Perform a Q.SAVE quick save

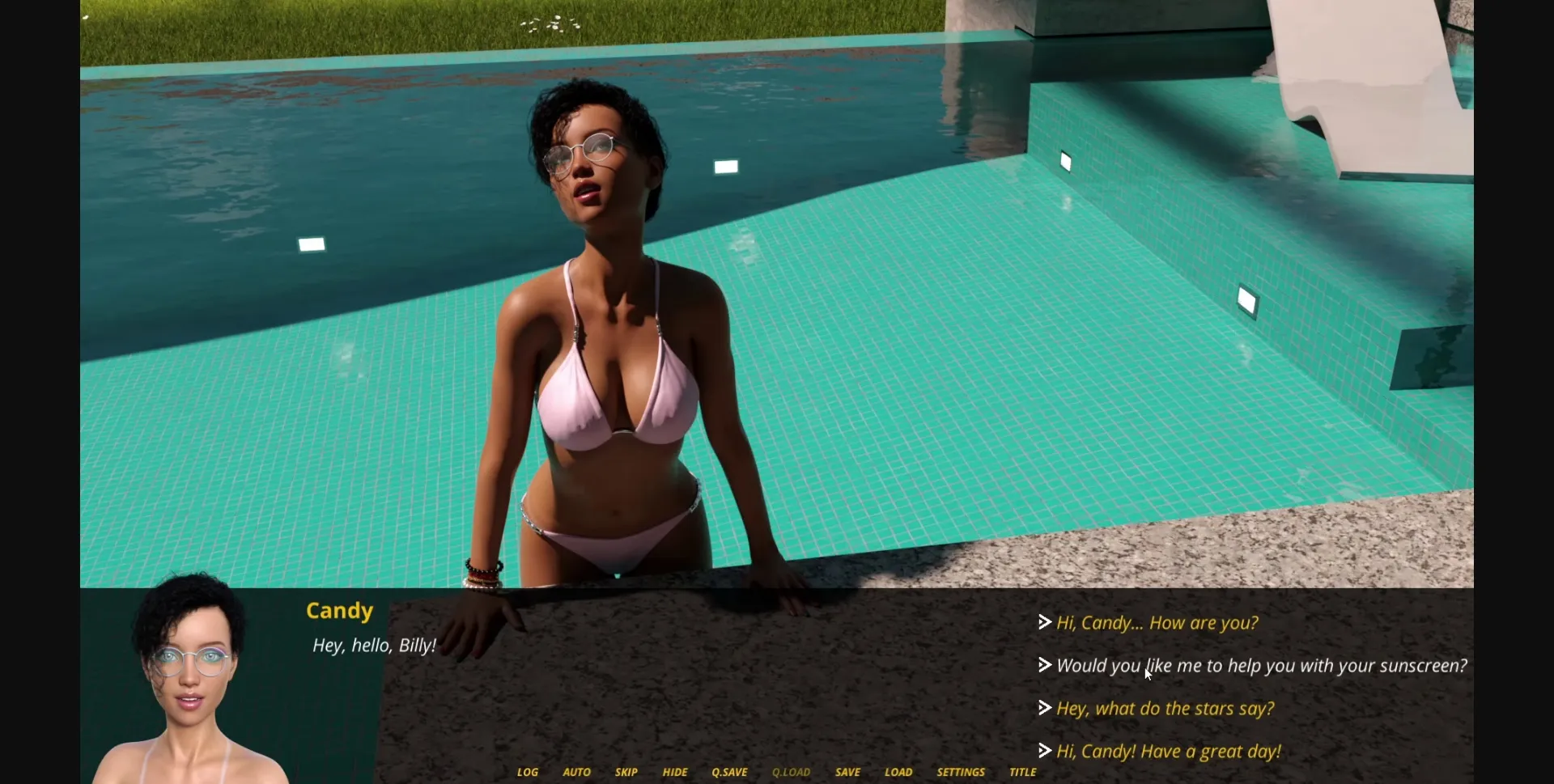[x=728, y=772]
